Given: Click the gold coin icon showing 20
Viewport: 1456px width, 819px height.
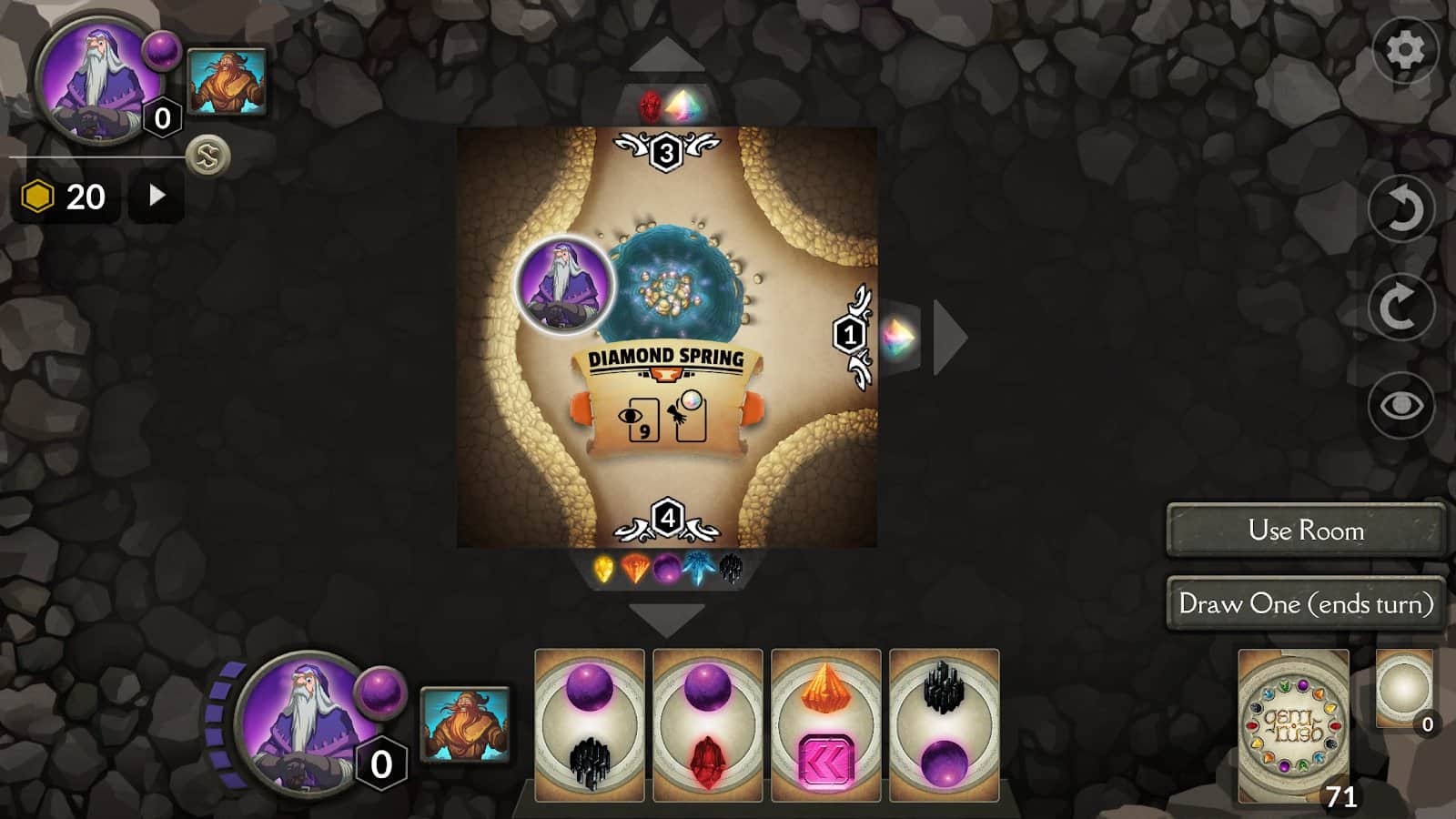Looking at the screenshot, I should 38,194.
